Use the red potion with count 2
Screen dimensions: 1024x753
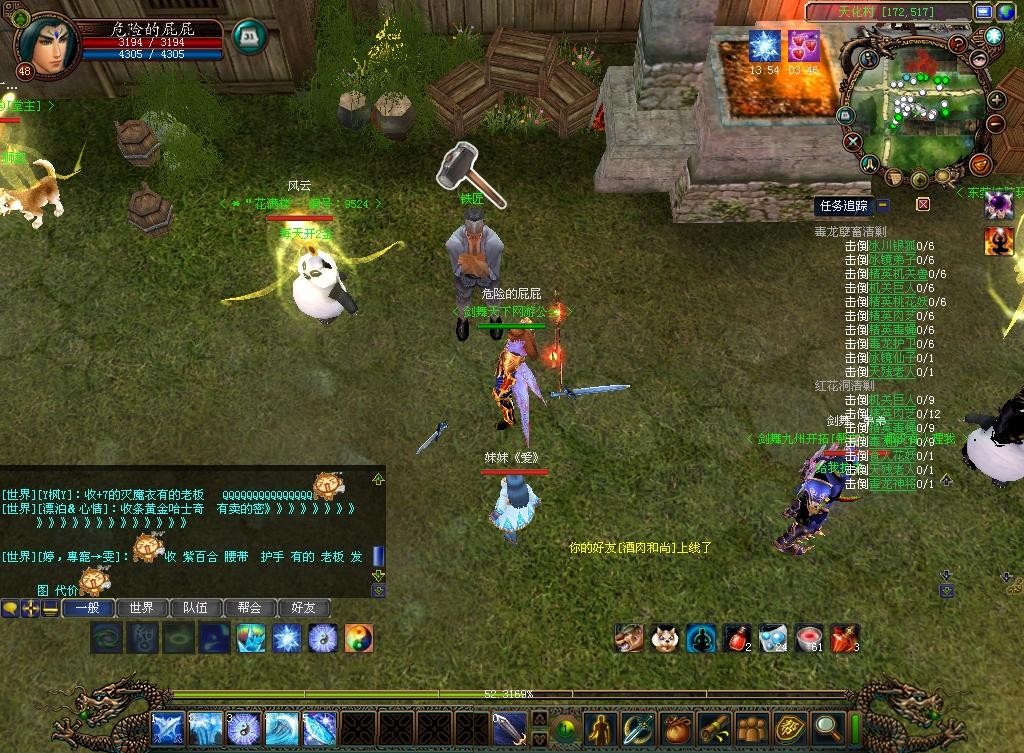pos(738,637)
